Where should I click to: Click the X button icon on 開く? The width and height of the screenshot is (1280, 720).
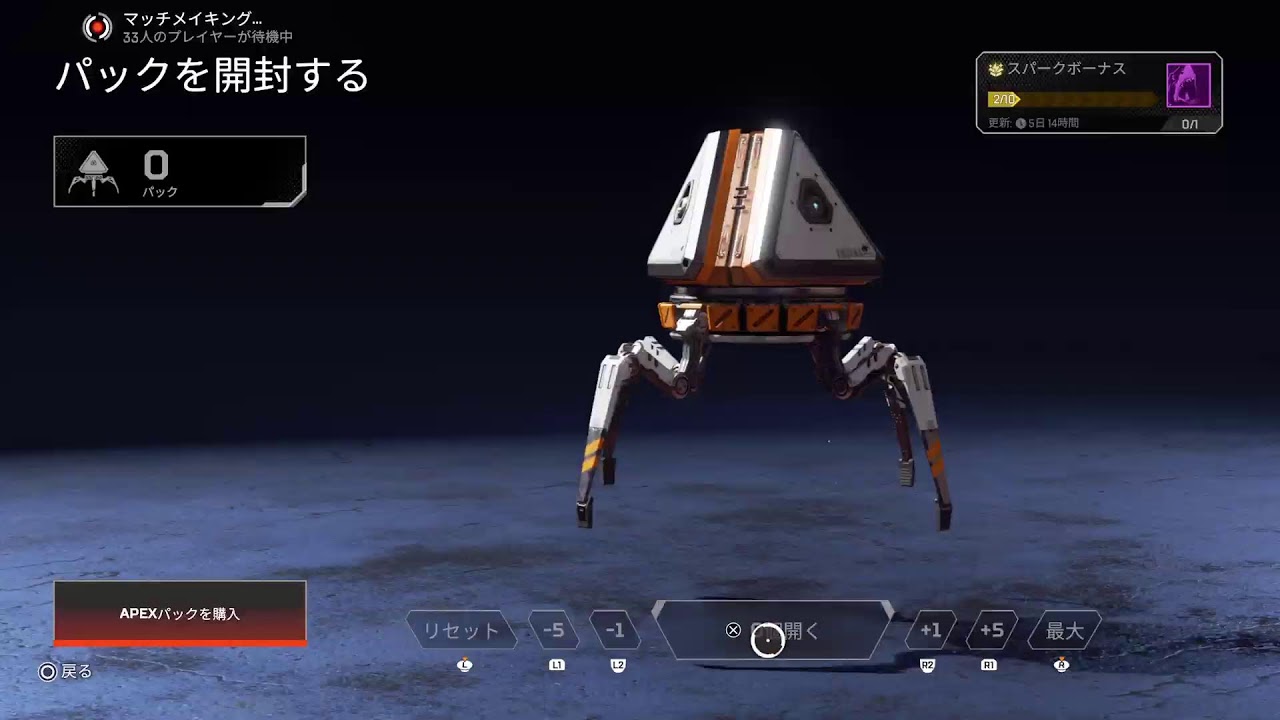click(733, 629)
